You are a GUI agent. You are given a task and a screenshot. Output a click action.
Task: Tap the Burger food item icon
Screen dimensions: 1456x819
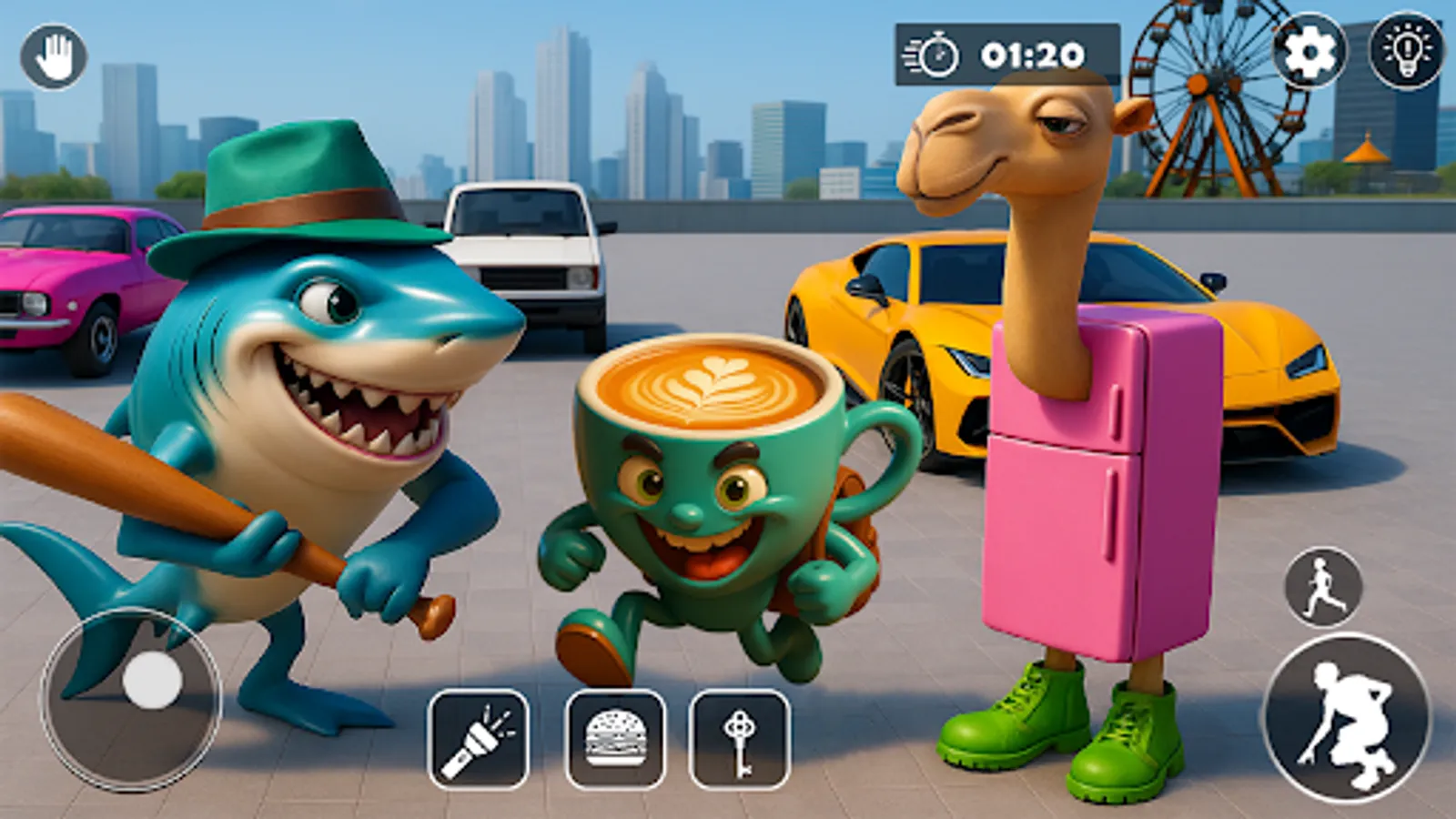pyautogui.click(x=612, y=739)
